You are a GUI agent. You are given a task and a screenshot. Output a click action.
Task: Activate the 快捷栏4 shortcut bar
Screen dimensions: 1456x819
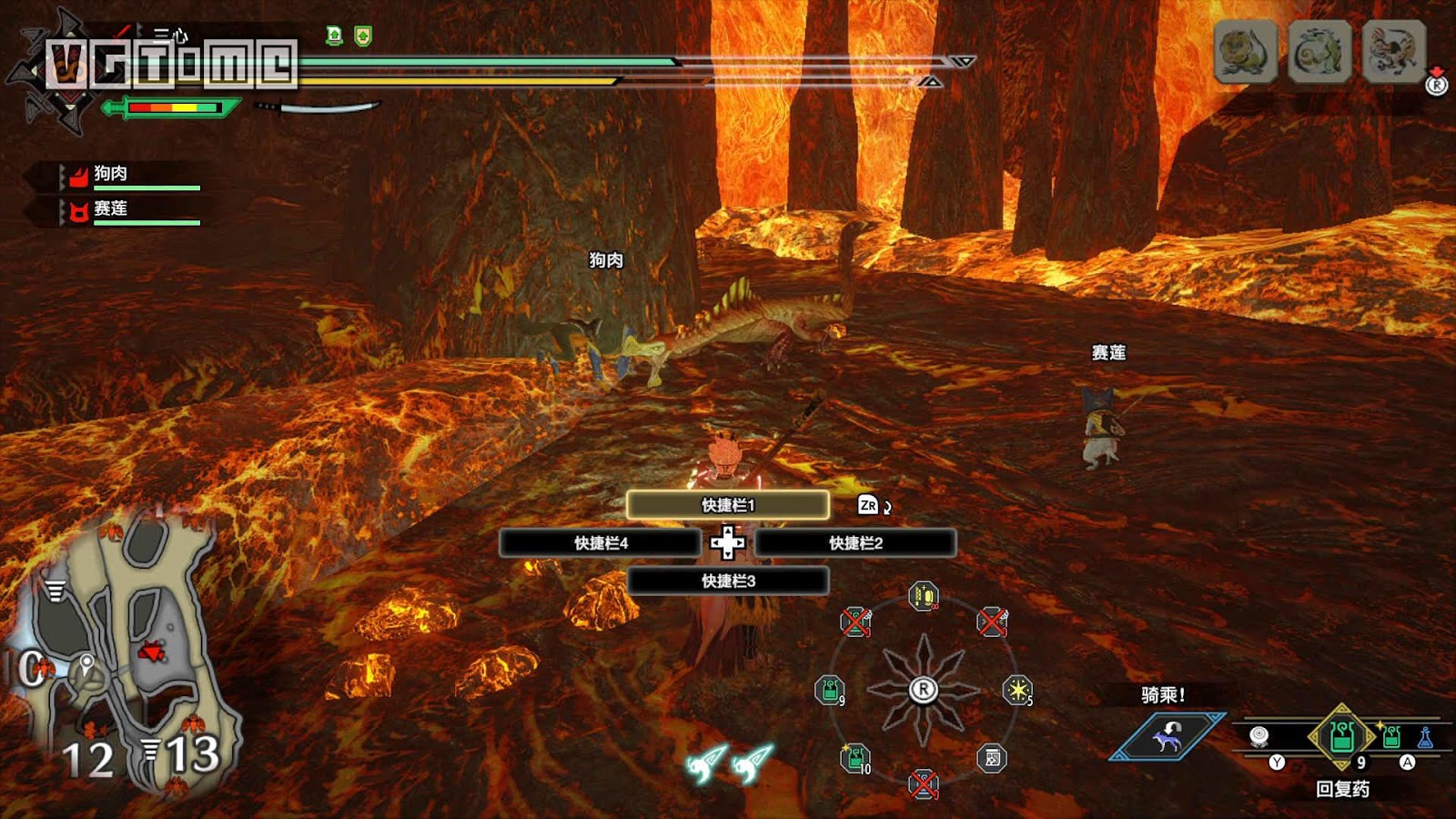[601, 543]
